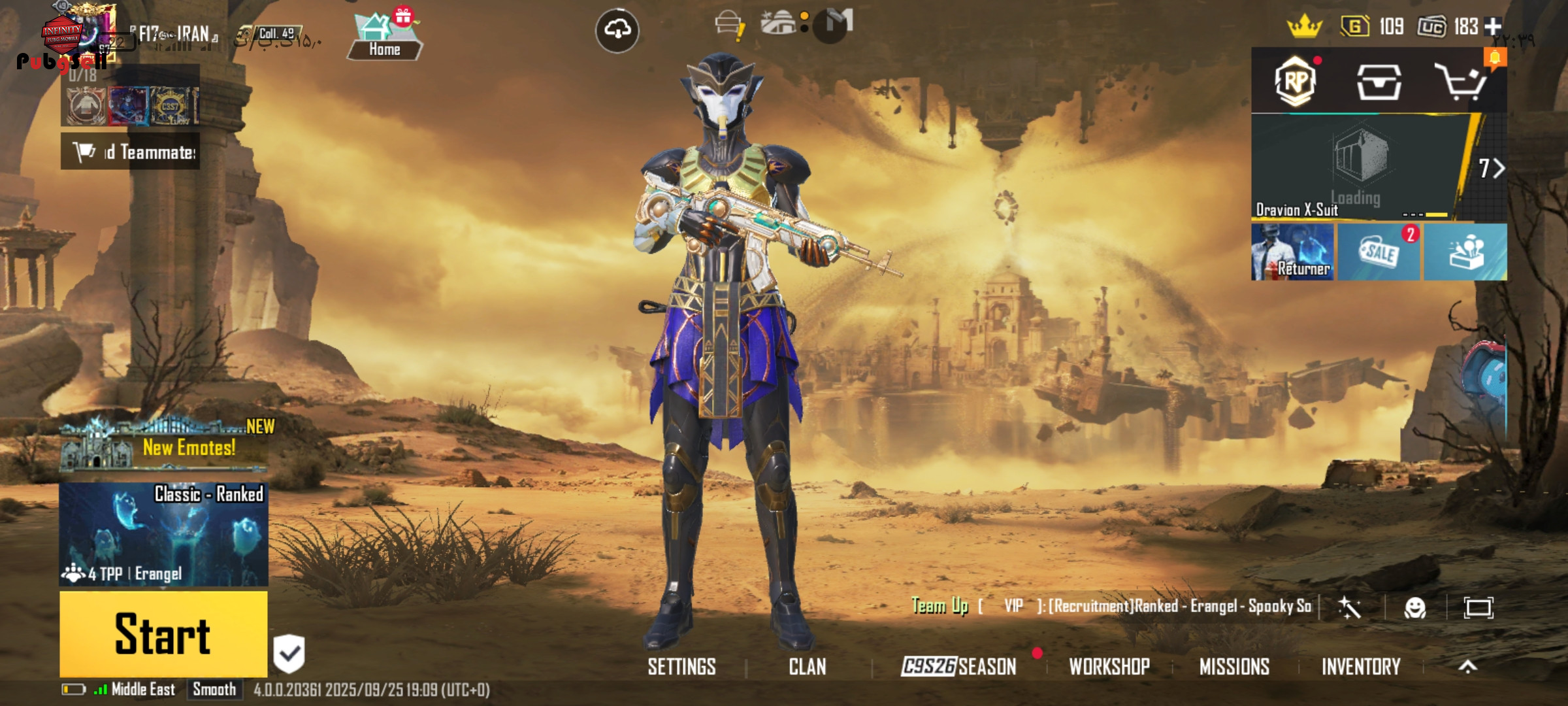Open the Royale Pass (RP) icon
This screenshot has height=706, width=1568.
(x=1296, y=82)
